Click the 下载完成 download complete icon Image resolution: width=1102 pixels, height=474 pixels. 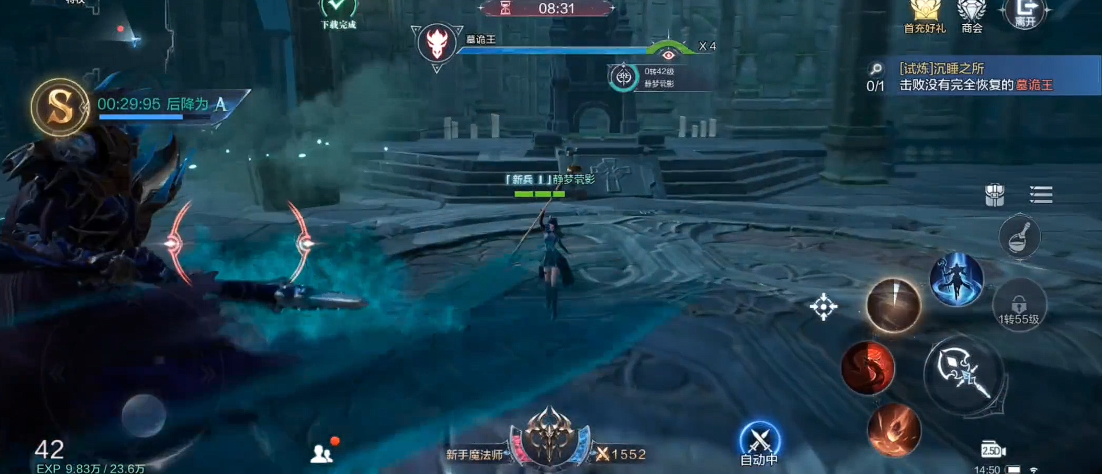[x=337, y=11]
